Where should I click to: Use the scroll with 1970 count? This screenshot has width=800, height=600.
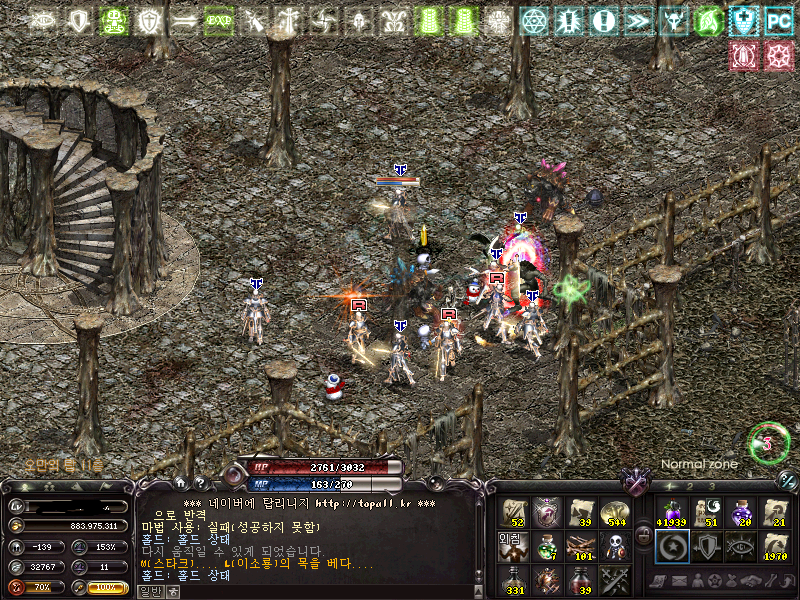pos(775,546)
